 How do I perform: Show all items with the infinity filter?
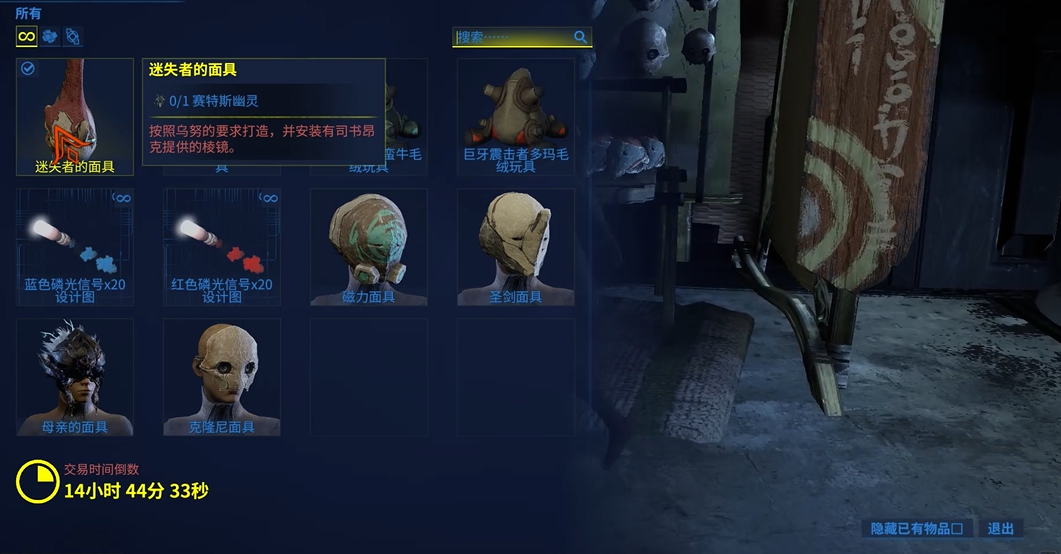tap(27, 37)
